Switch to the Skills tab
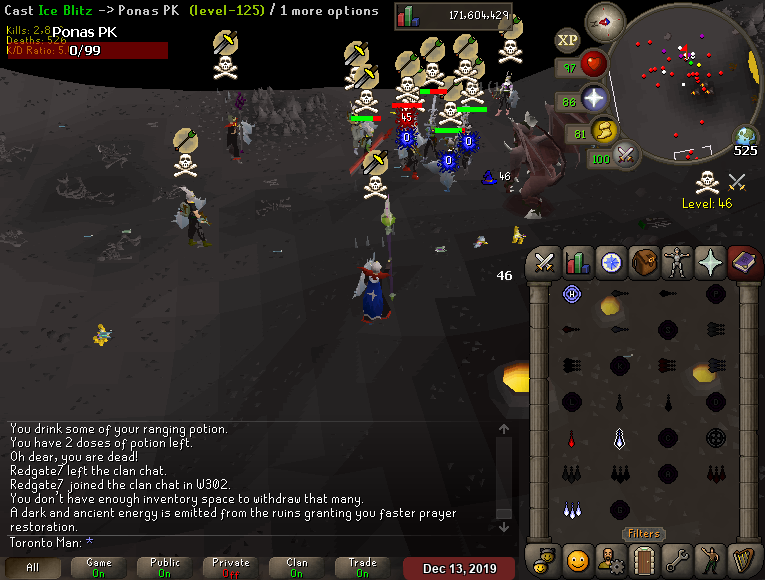The image size is (765, 580). coord(577,262)
